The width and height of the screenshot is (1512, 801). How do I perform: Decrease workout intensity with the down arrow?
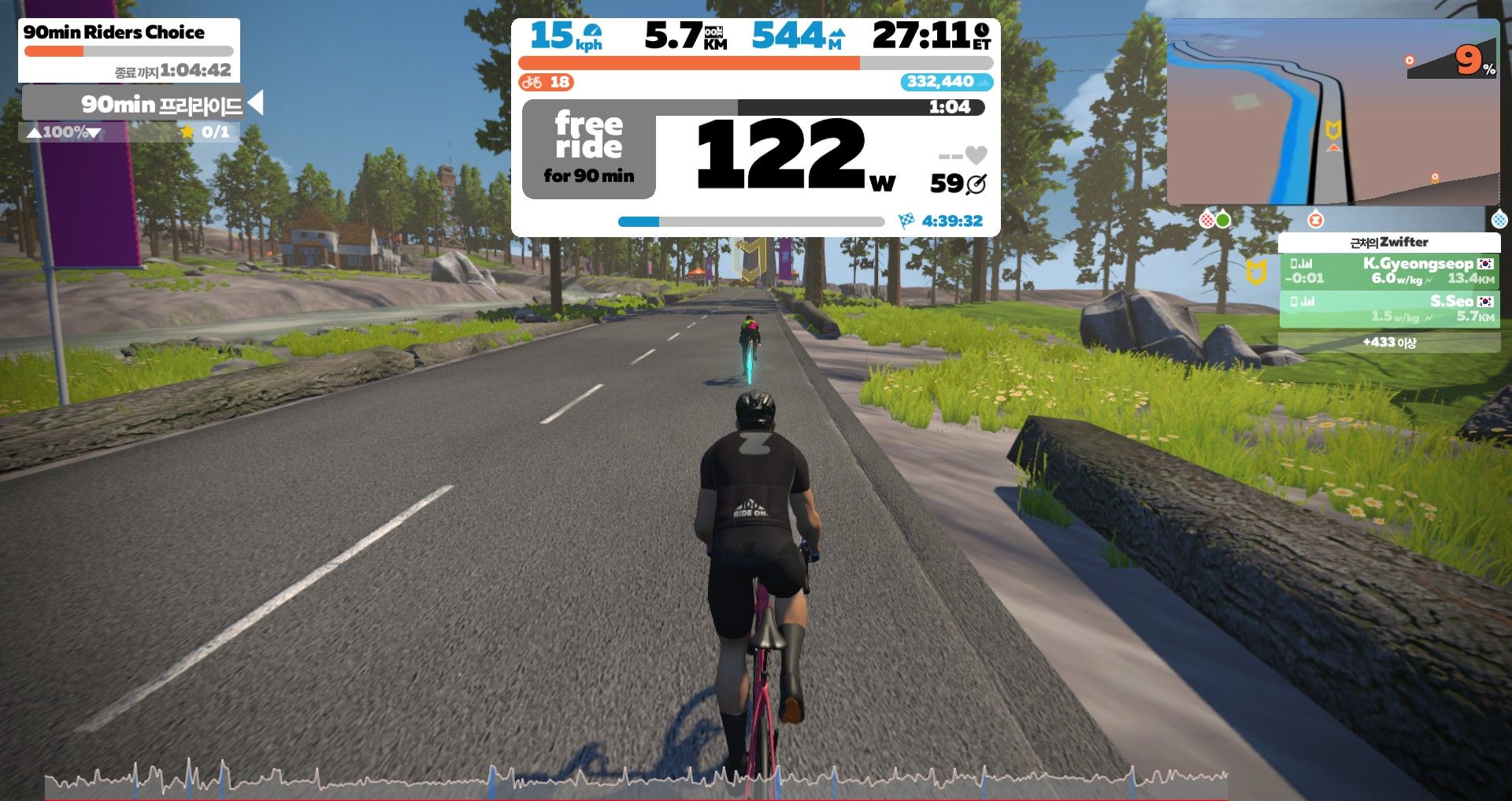94,132
